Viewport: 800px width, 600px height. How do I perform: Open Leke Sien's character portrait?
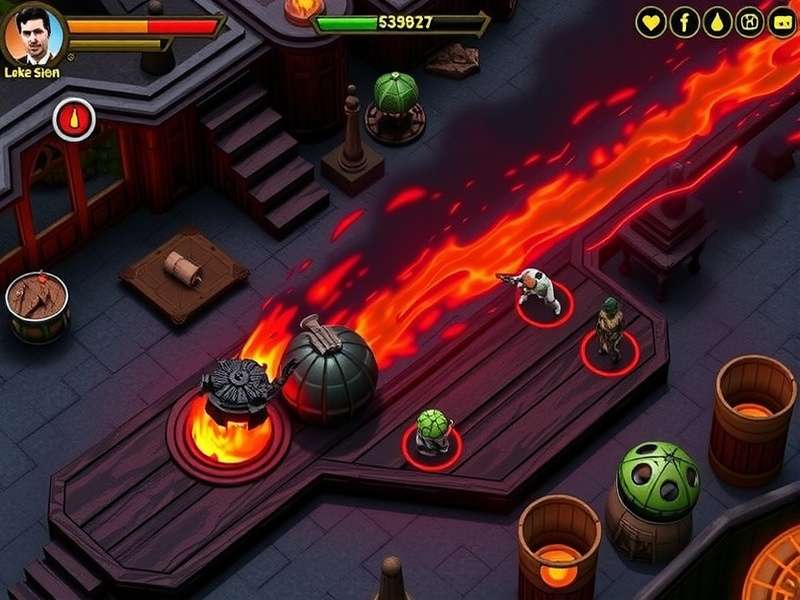coord(34,37)
